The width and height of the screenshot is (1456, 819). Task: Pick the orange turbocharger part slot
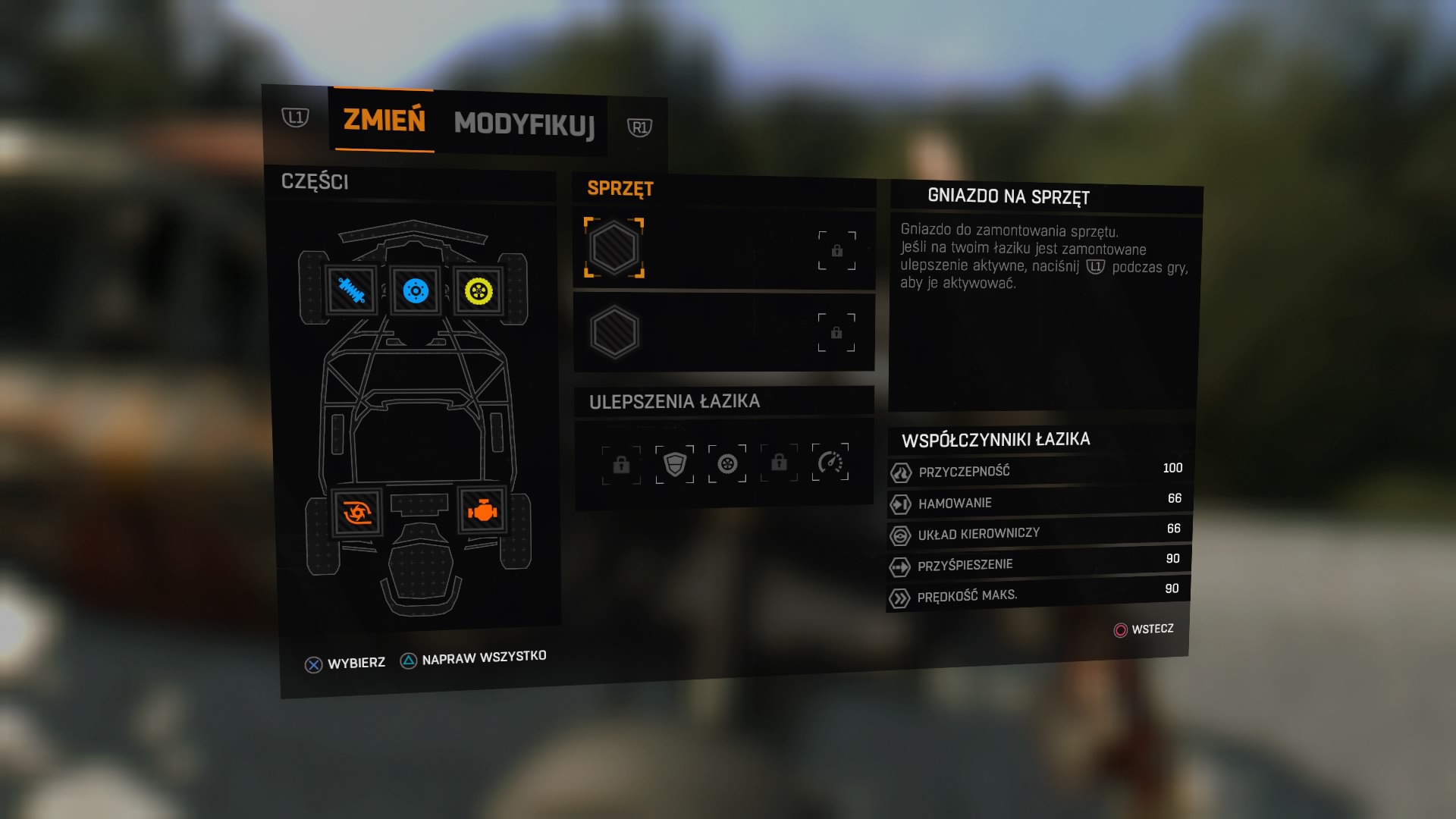356,513
